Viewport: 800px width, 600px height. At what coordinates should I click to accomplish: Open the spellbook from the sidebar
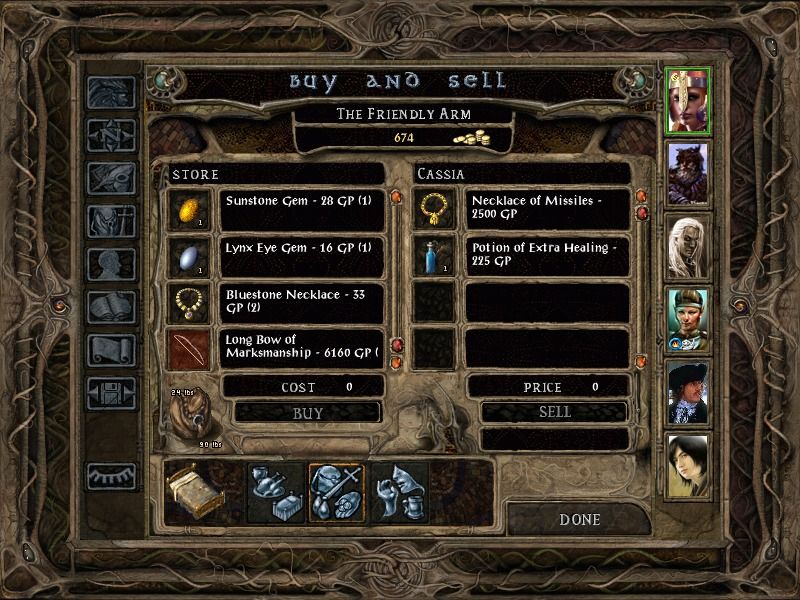click(x=111, y=308)
